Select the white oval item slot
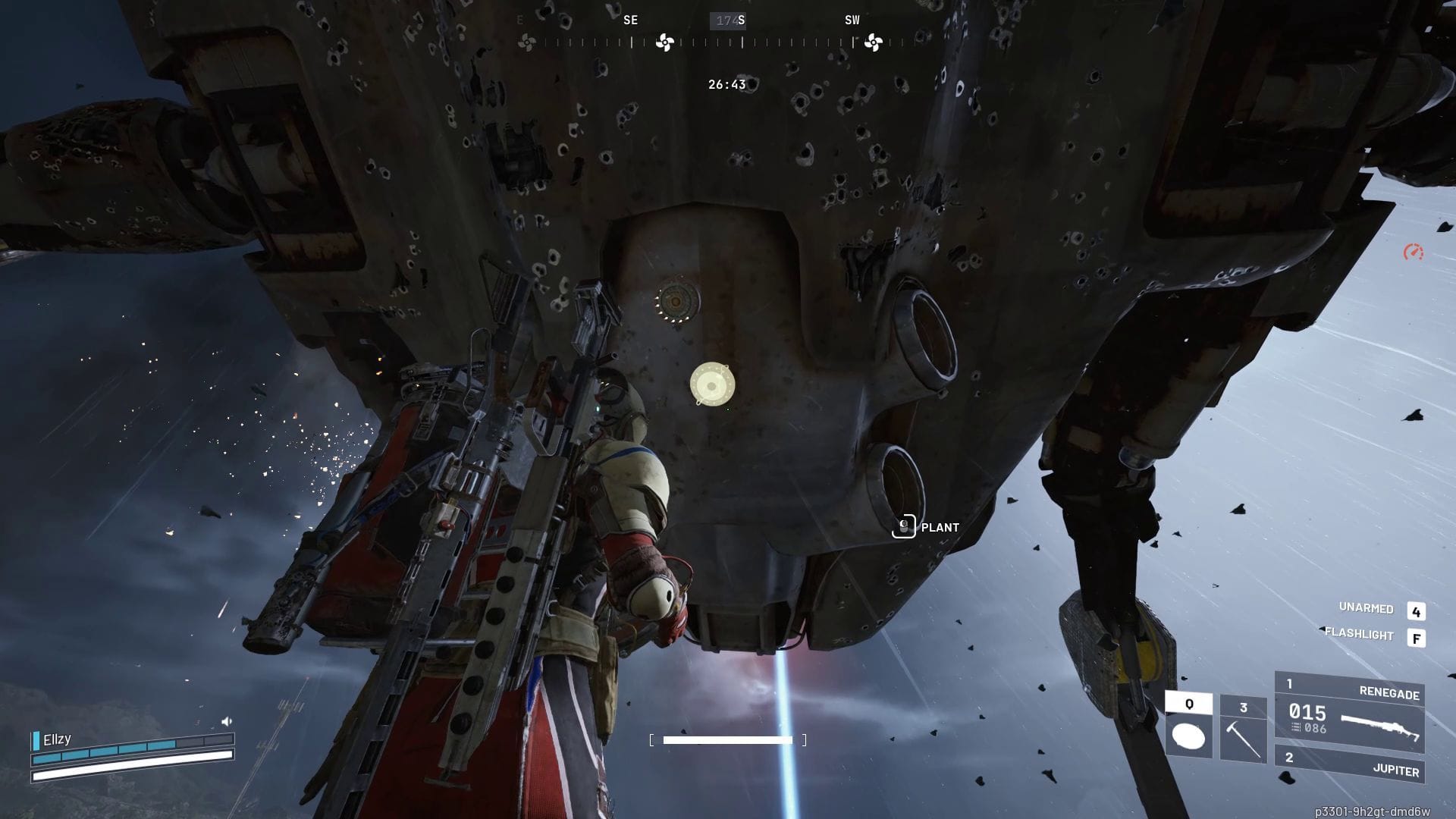Image resolution: width=1456 pixels, height=819 pixels. pos(1188,726)
